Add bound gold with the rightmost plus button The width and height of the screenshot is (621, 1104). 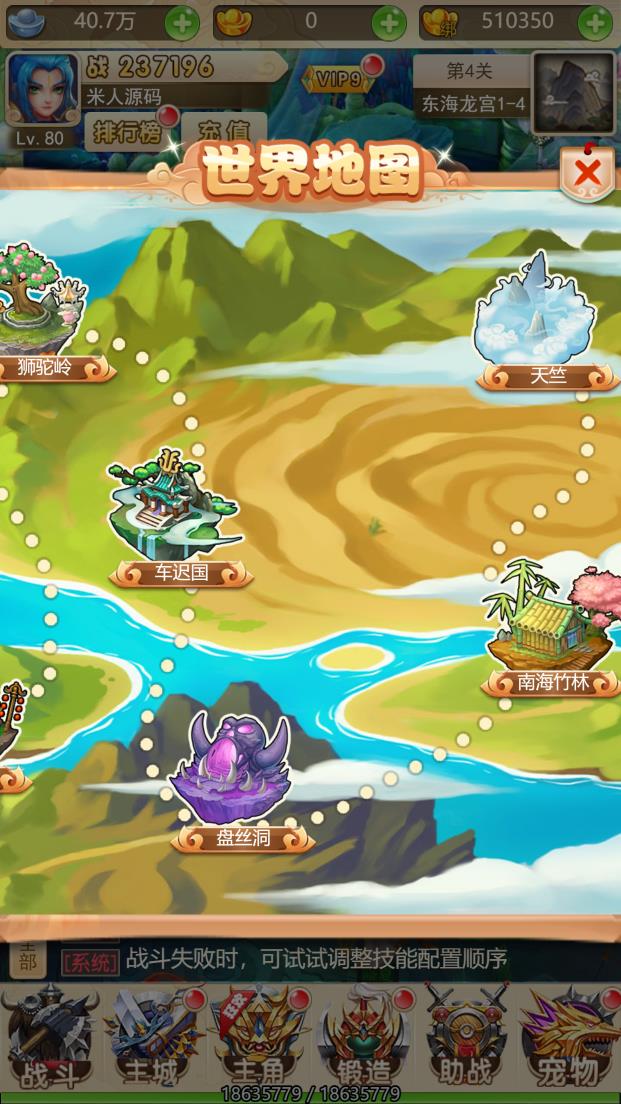coord(595,21)
